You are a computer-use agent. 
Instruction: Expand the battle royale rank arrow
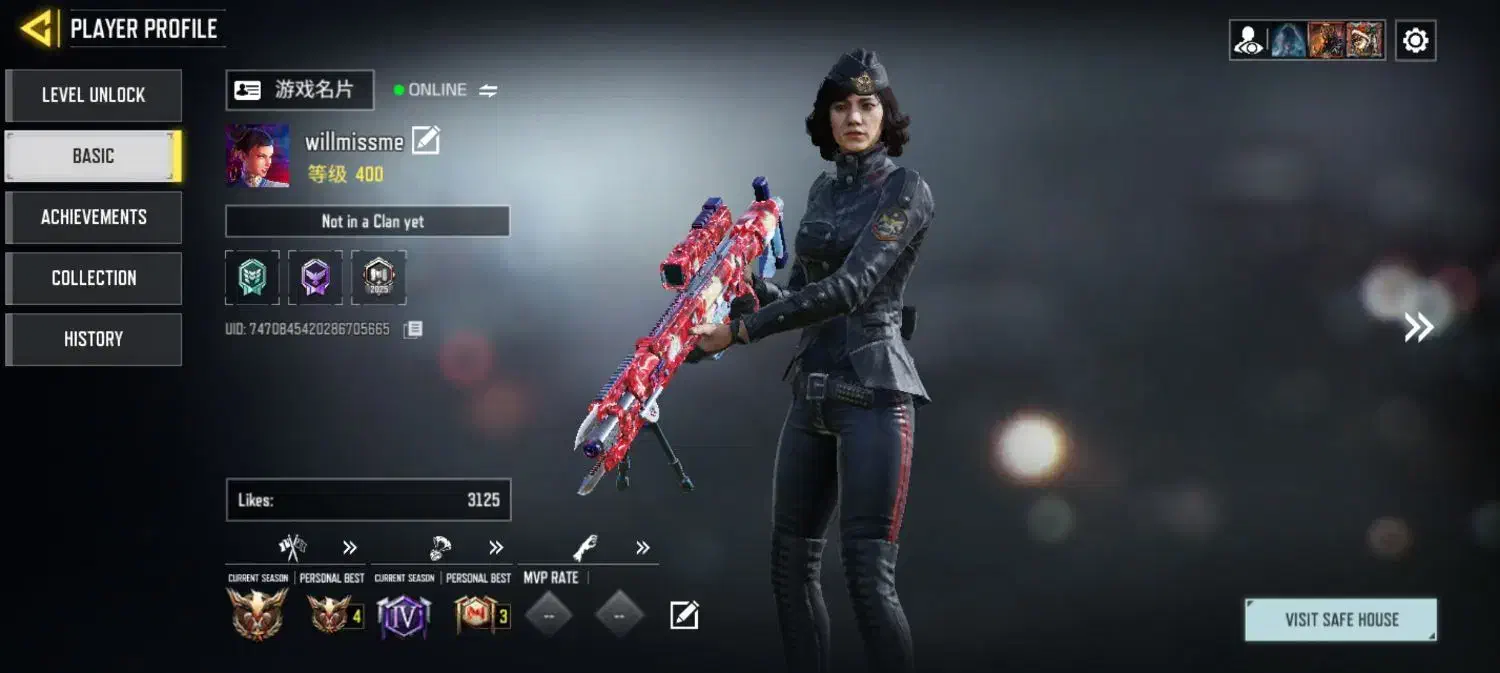(x=496, y=547)
